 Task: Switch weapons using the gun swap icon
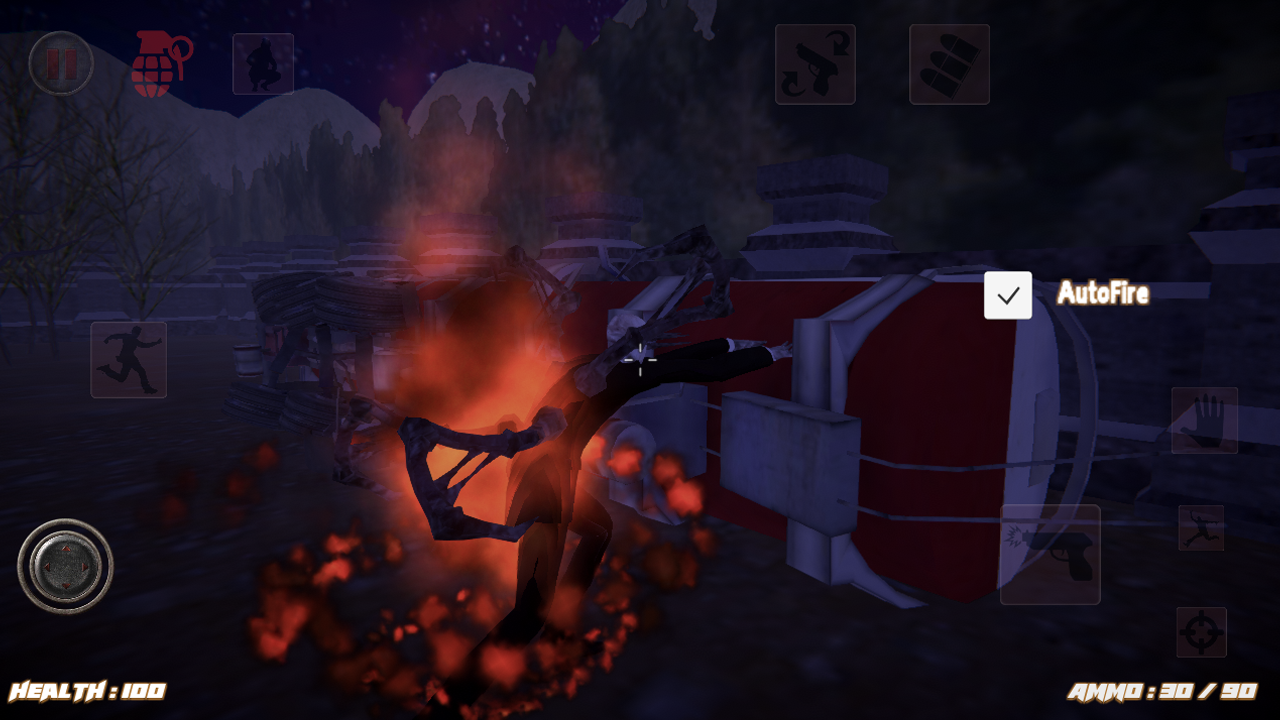pyautogui.click(x=815, y=65)
